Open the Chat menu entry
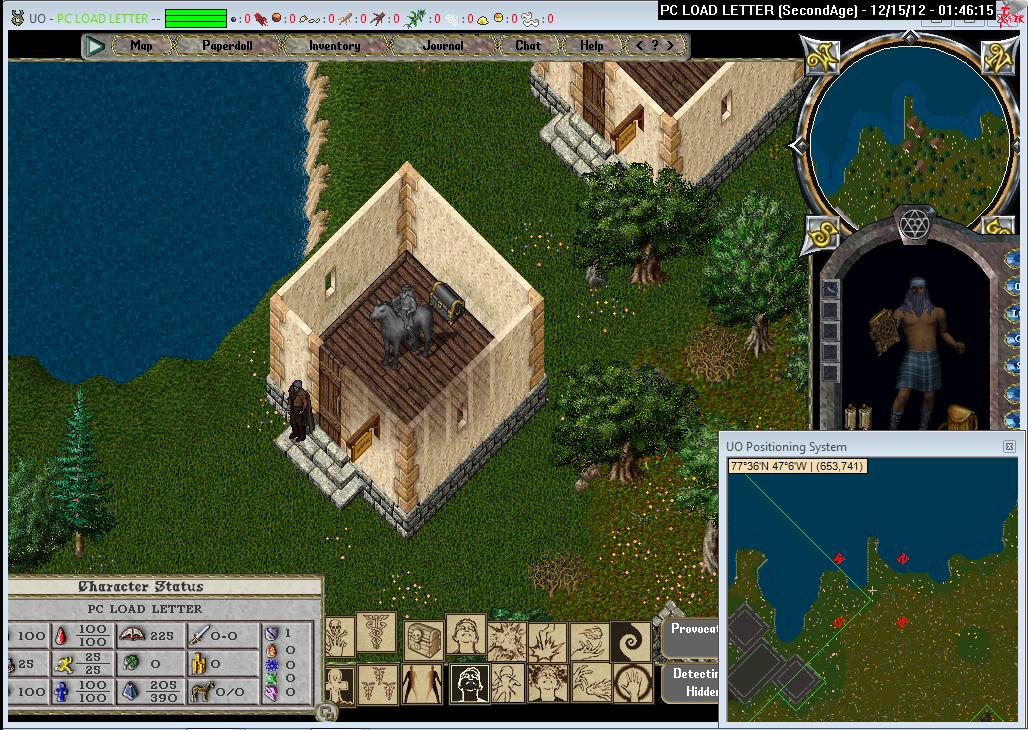This screenshot has height=730, width=1028. click(x=528, y=46)
